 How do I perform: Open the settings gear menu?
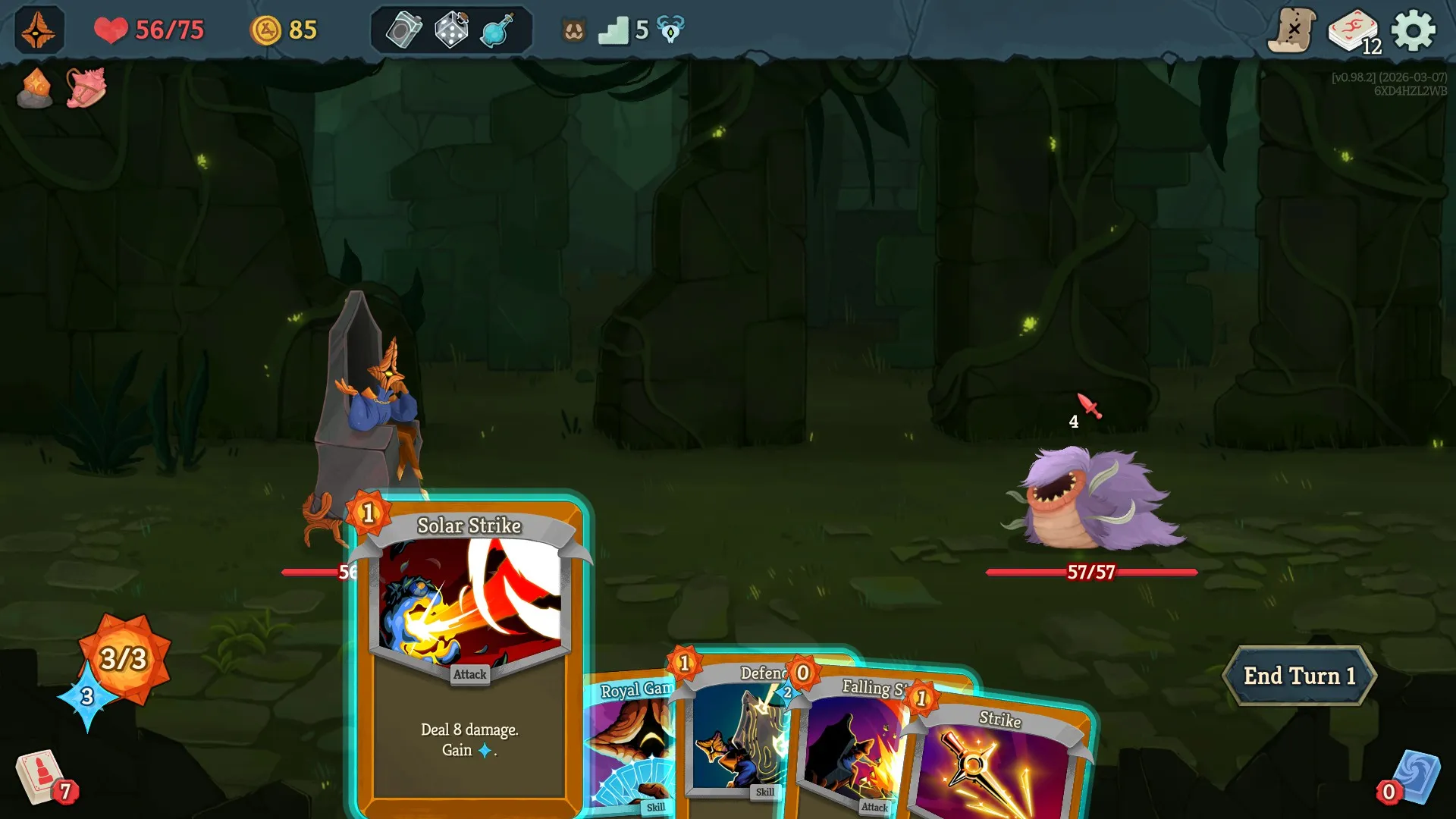point(1414,30)
